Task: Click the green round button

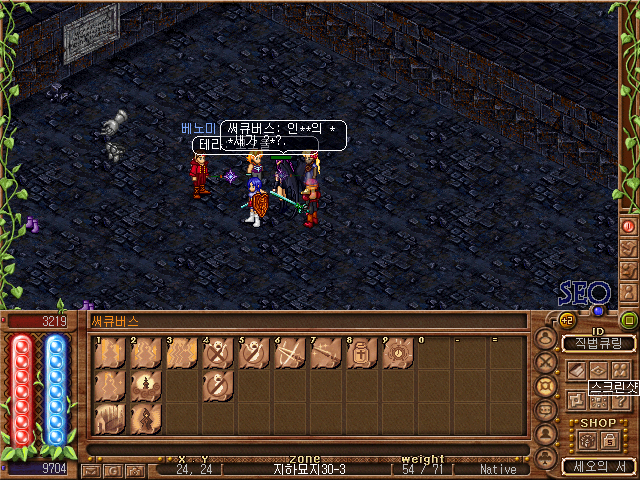Action: 629,321
